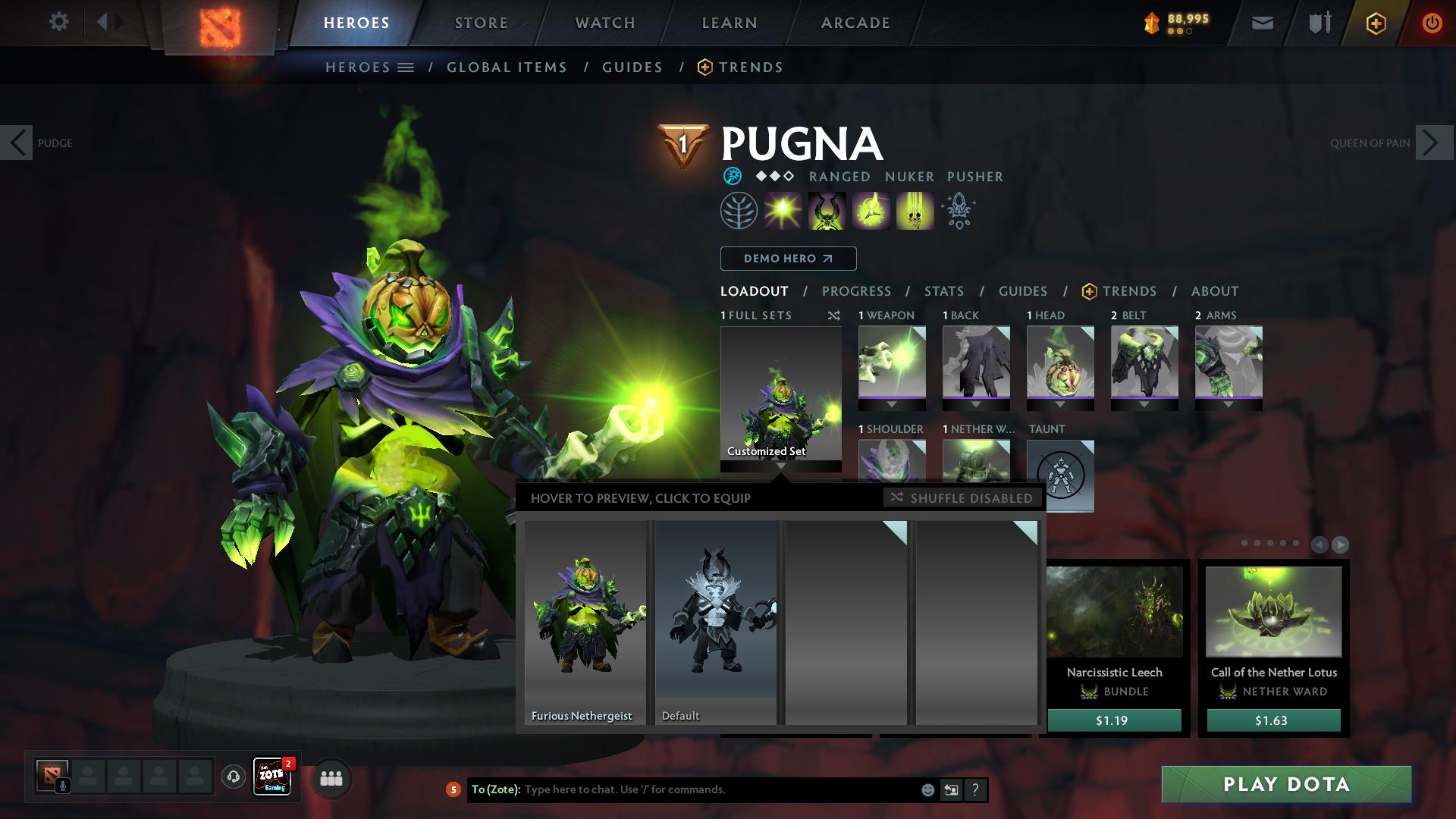Open the pumpkin Head loadout slot
Viewport: 1456px width, 819px height.
[x=1060, y=362]
